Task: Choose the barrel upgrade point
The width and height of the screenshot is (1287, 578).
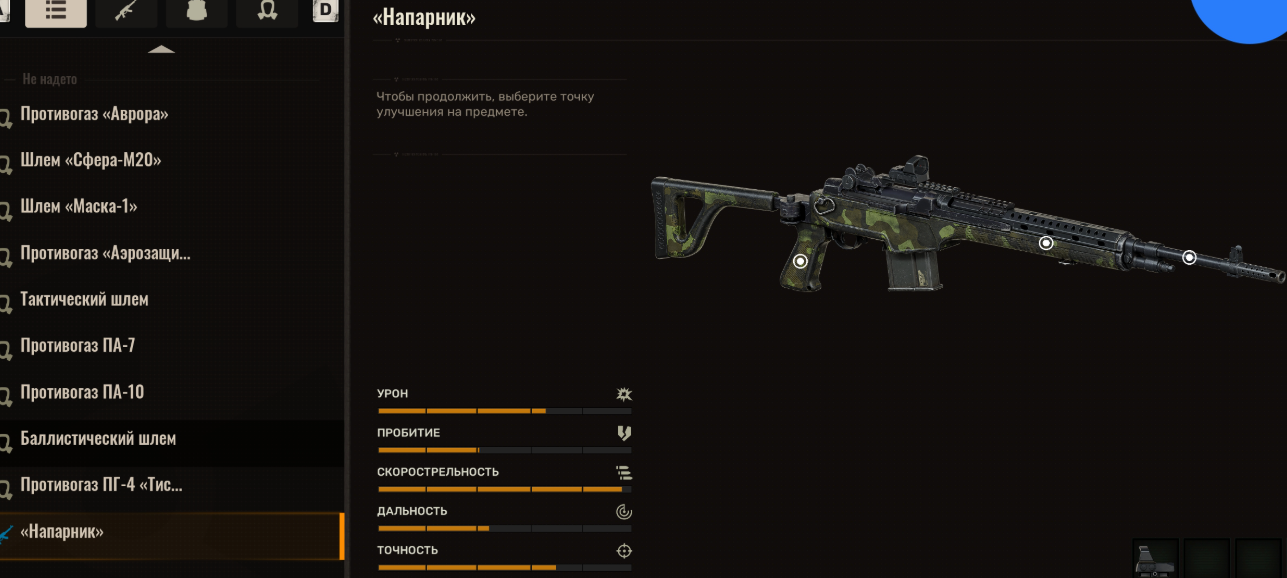Action: coord(1189,257)
